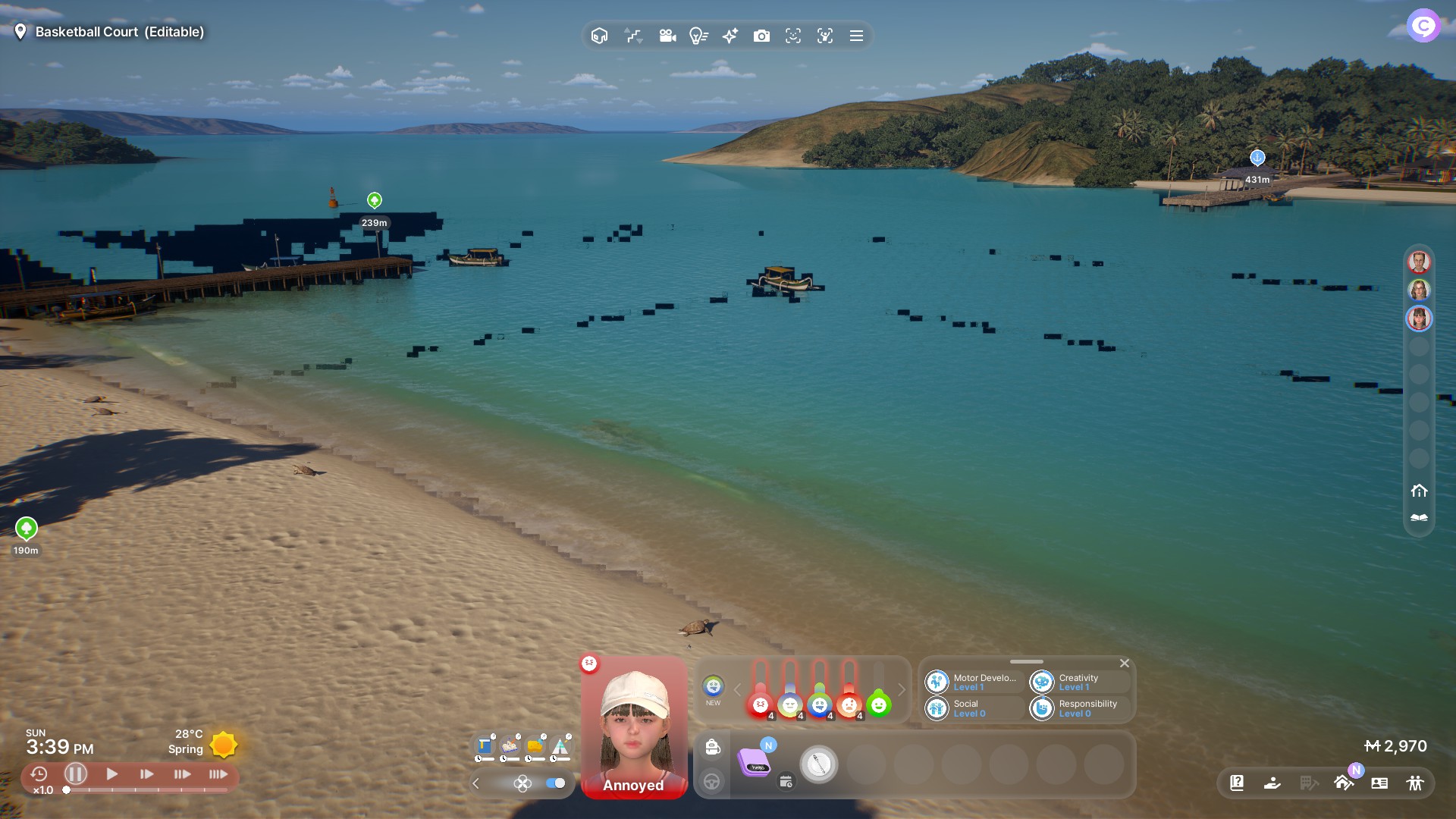Screen dimensions: 1456x819
Task: Select the top family member portrait
Action: coord(1419,262)
